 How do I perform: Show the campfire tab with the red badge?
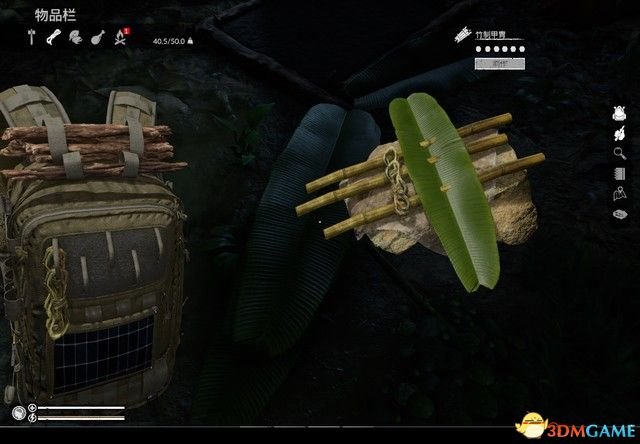[120, 40]
